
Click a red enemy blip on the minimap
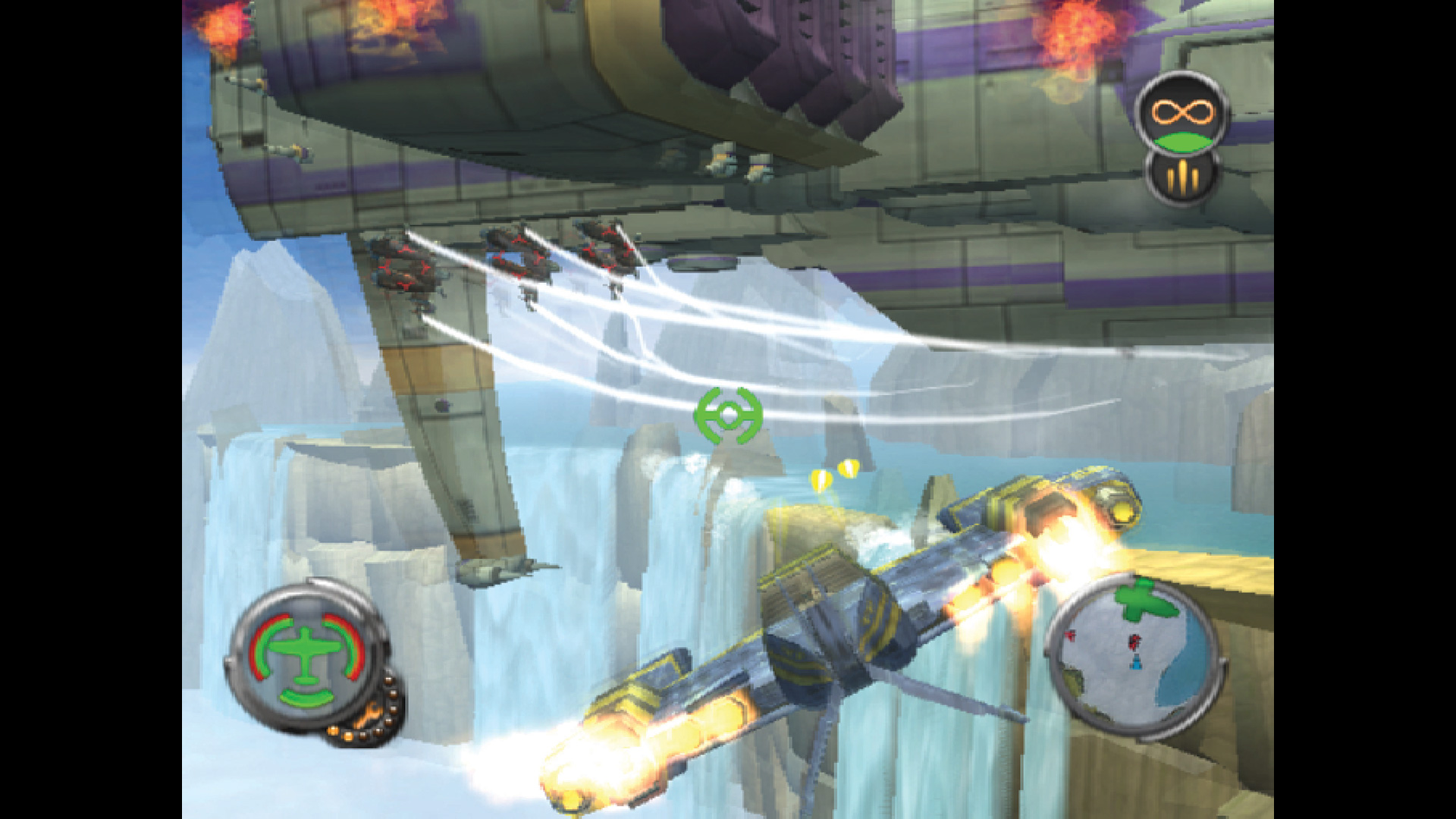click(x=1134, y=642)
